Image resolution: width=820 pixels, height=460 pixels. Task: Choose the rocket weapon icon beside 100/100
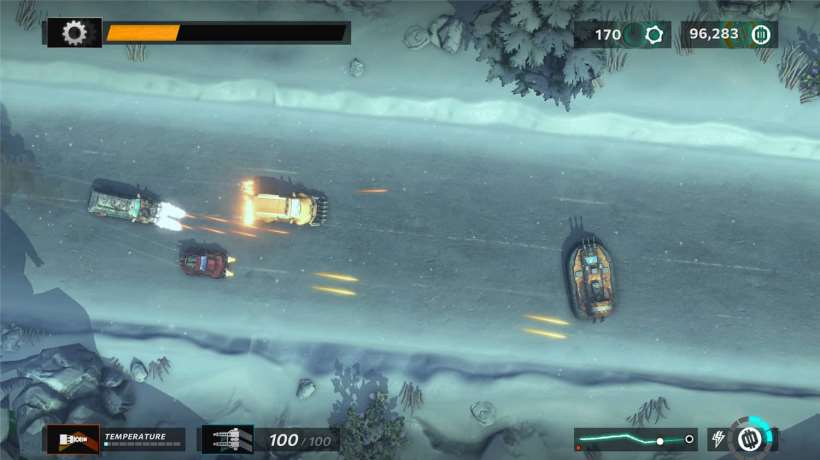[227, 439]
